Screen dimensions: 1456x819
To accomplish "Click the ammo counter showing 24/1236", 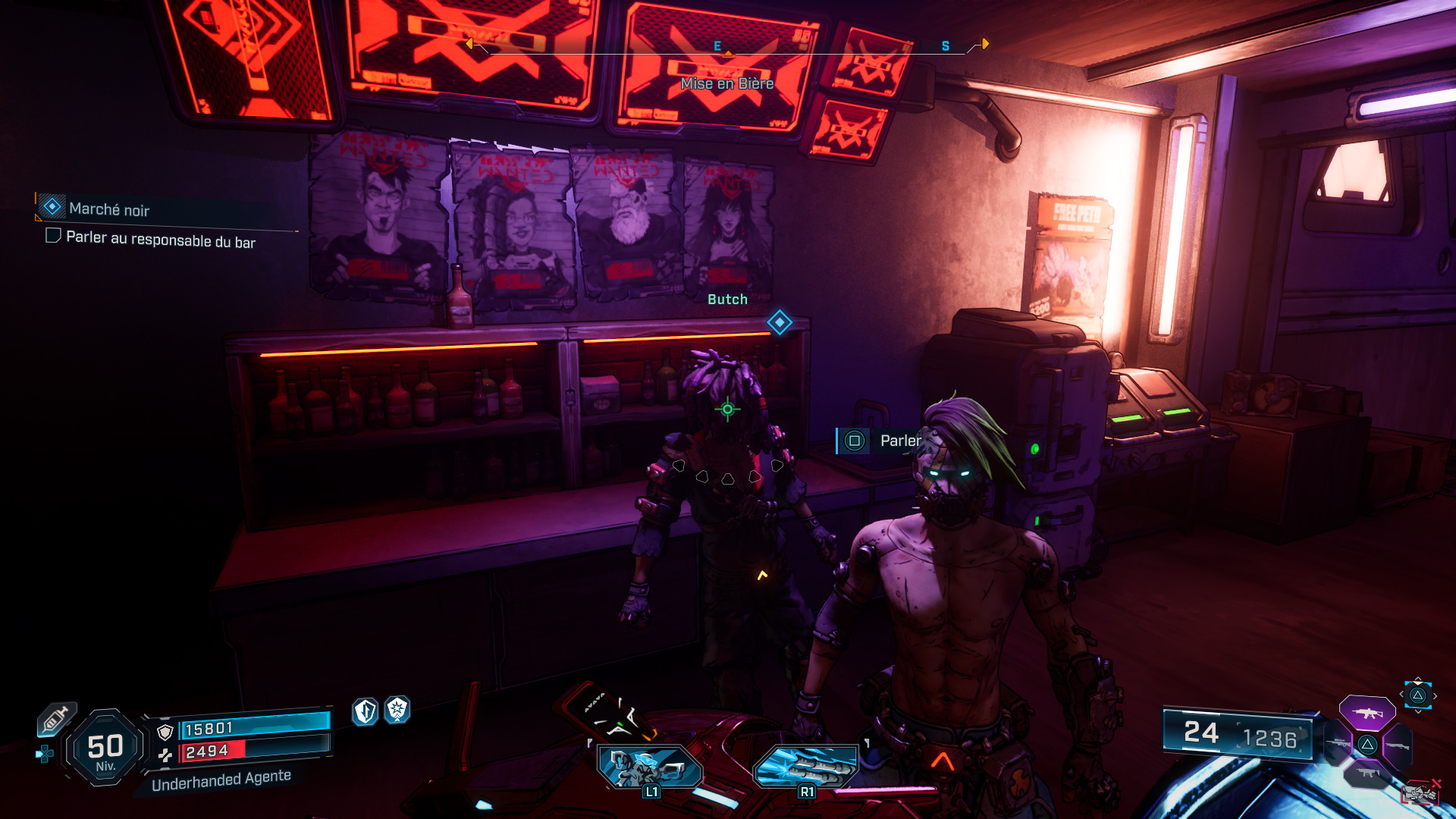I will 1241,733.
